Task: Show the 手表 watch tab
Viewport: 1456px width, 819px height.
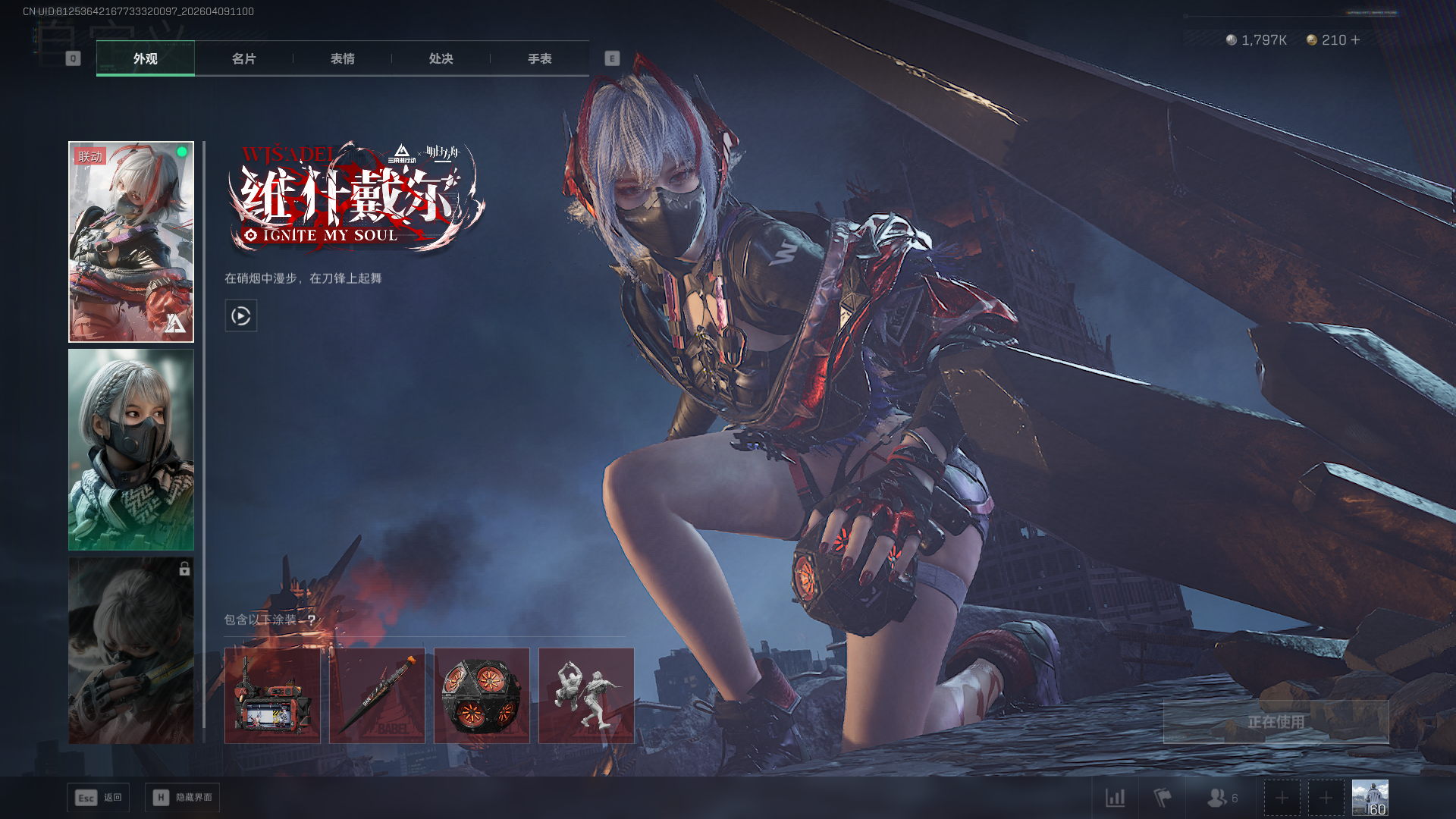Action: [x=539, y=58]
